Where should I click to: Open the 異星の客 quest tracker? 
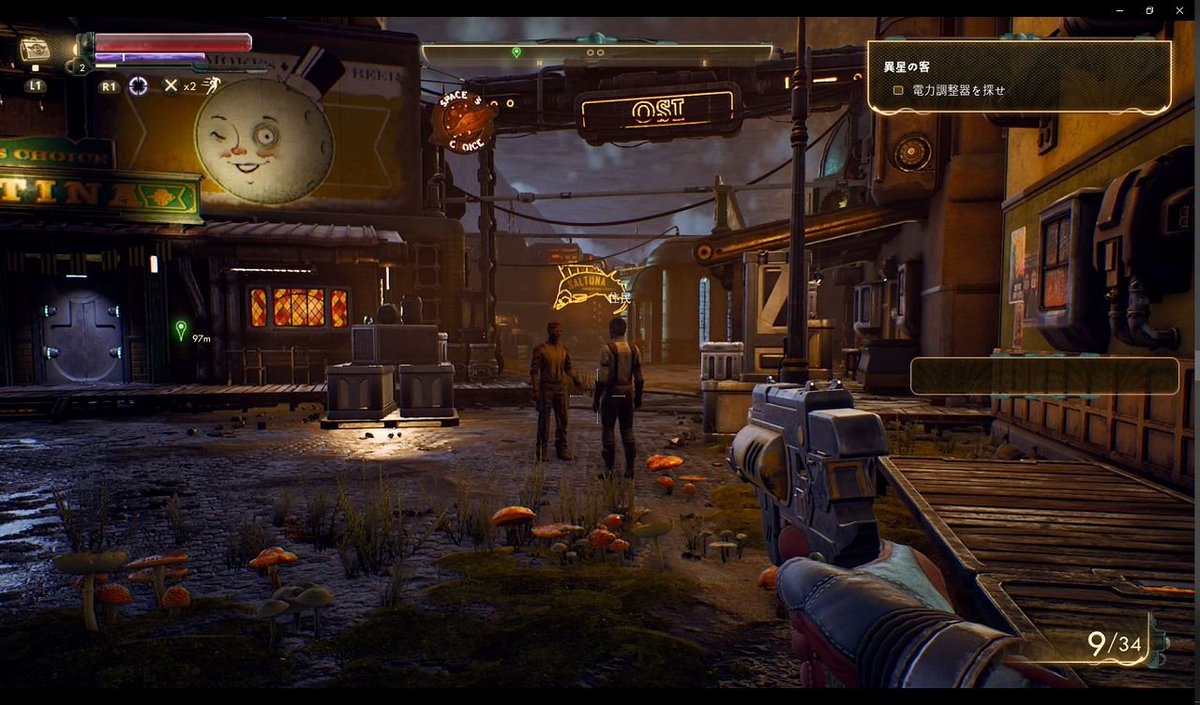908,67
